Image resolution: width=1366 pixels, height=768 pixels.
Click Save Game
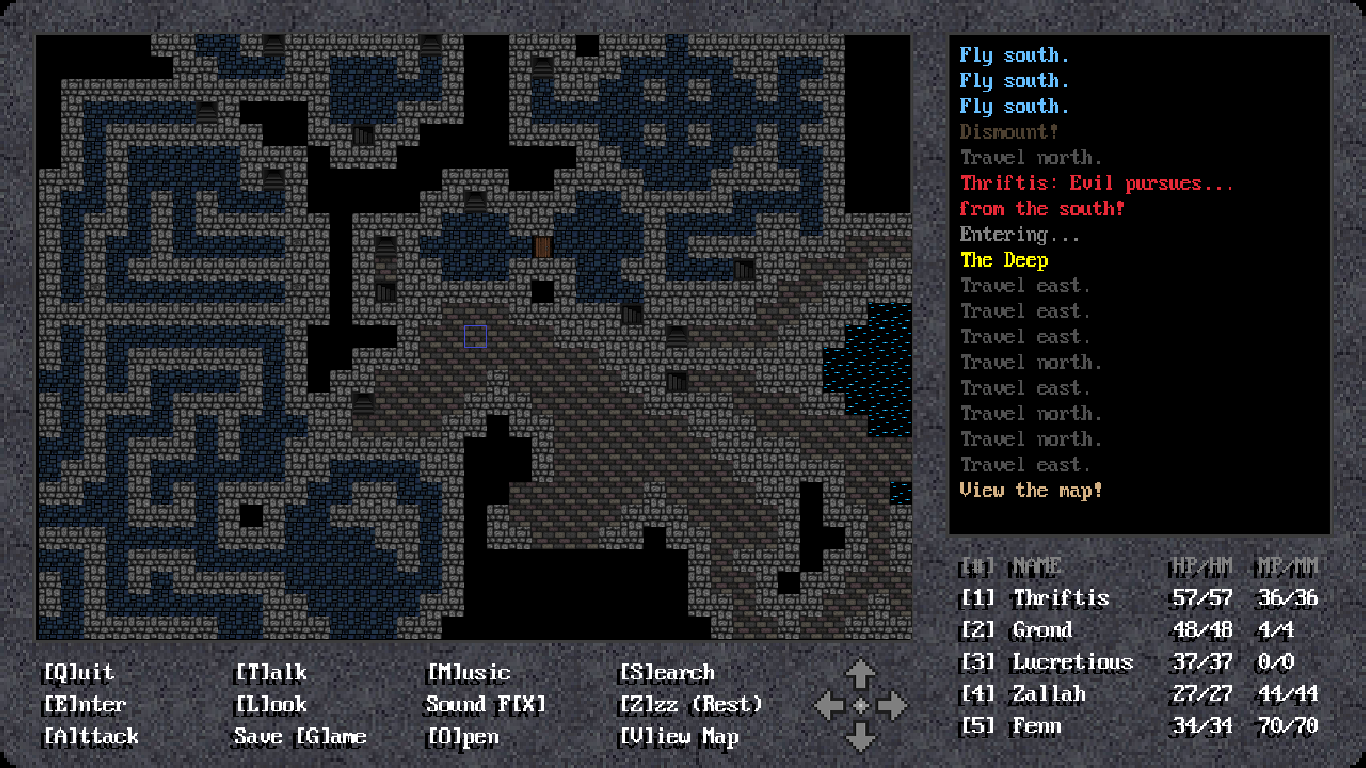(302, 737)
